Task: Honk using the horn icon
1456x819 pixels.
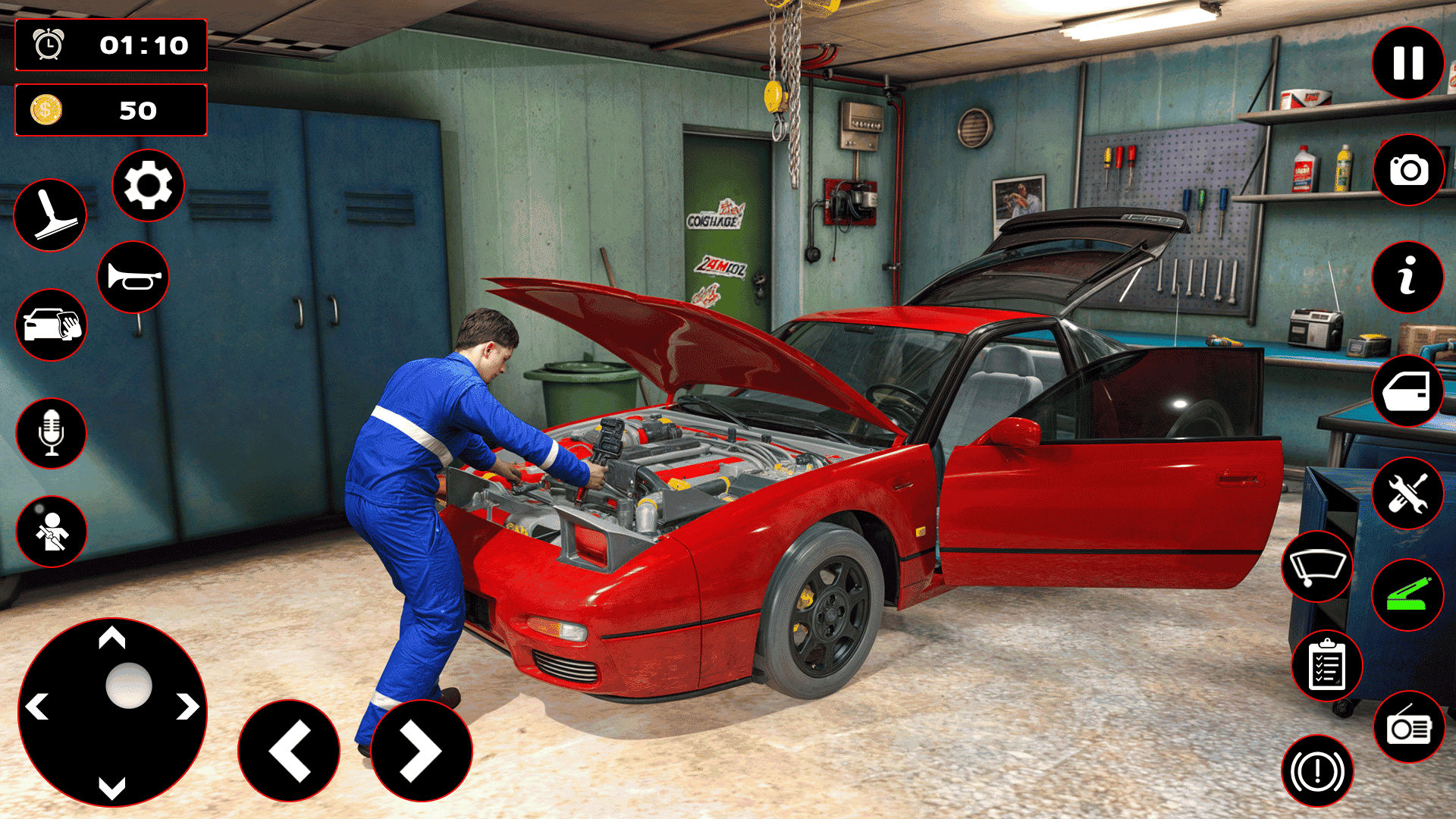Action: click(x=133, y=276)
